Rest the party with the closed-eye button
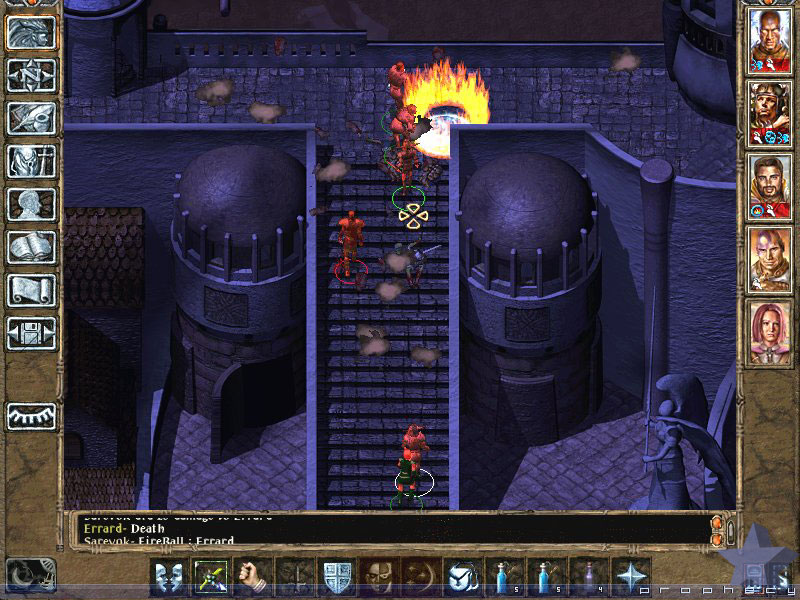This screenshot has height=600, width=800. (31, 415)
